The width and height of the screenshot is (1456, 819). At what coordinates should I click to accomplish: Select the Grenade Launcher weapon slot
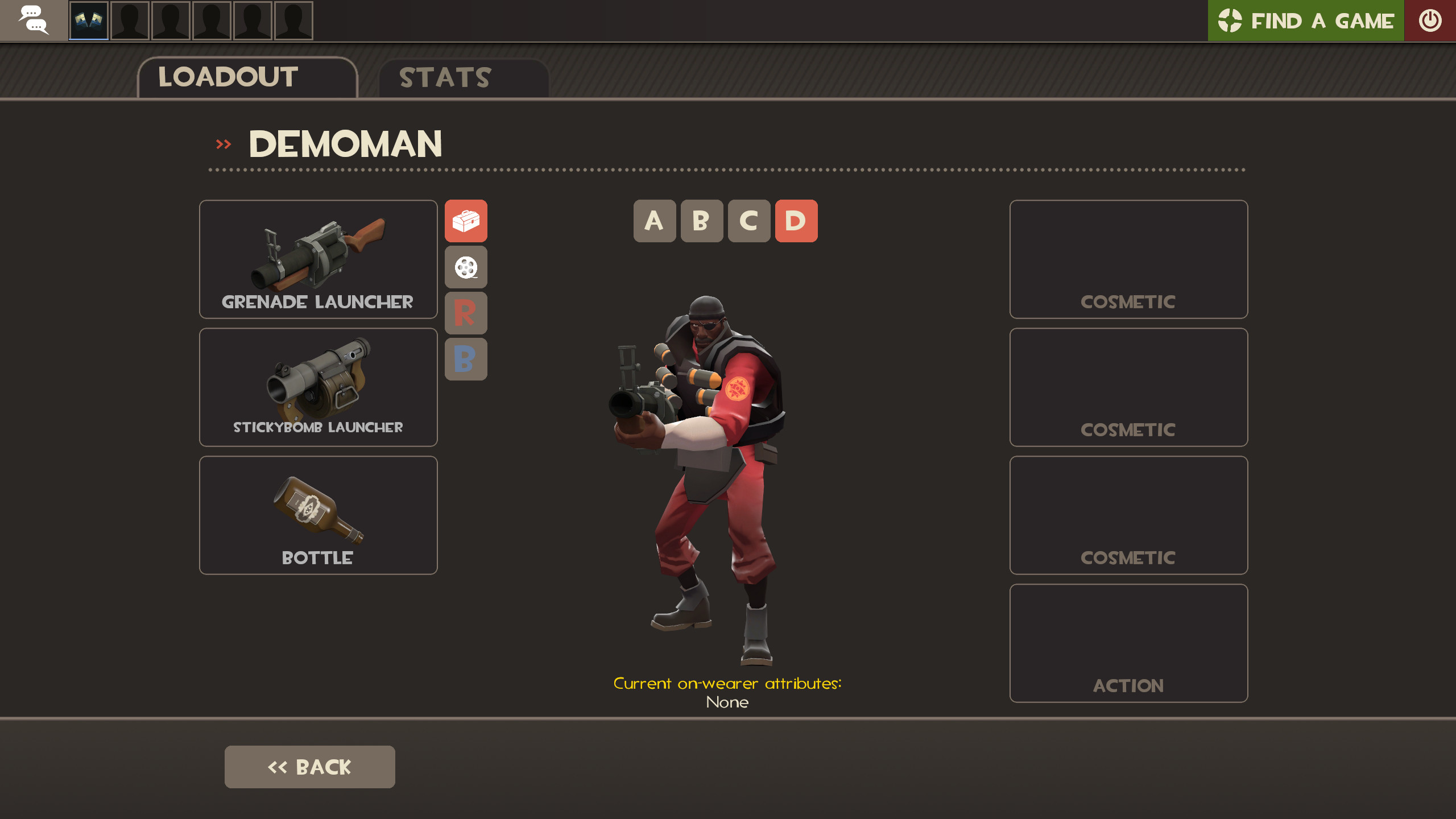click(318, 259)
